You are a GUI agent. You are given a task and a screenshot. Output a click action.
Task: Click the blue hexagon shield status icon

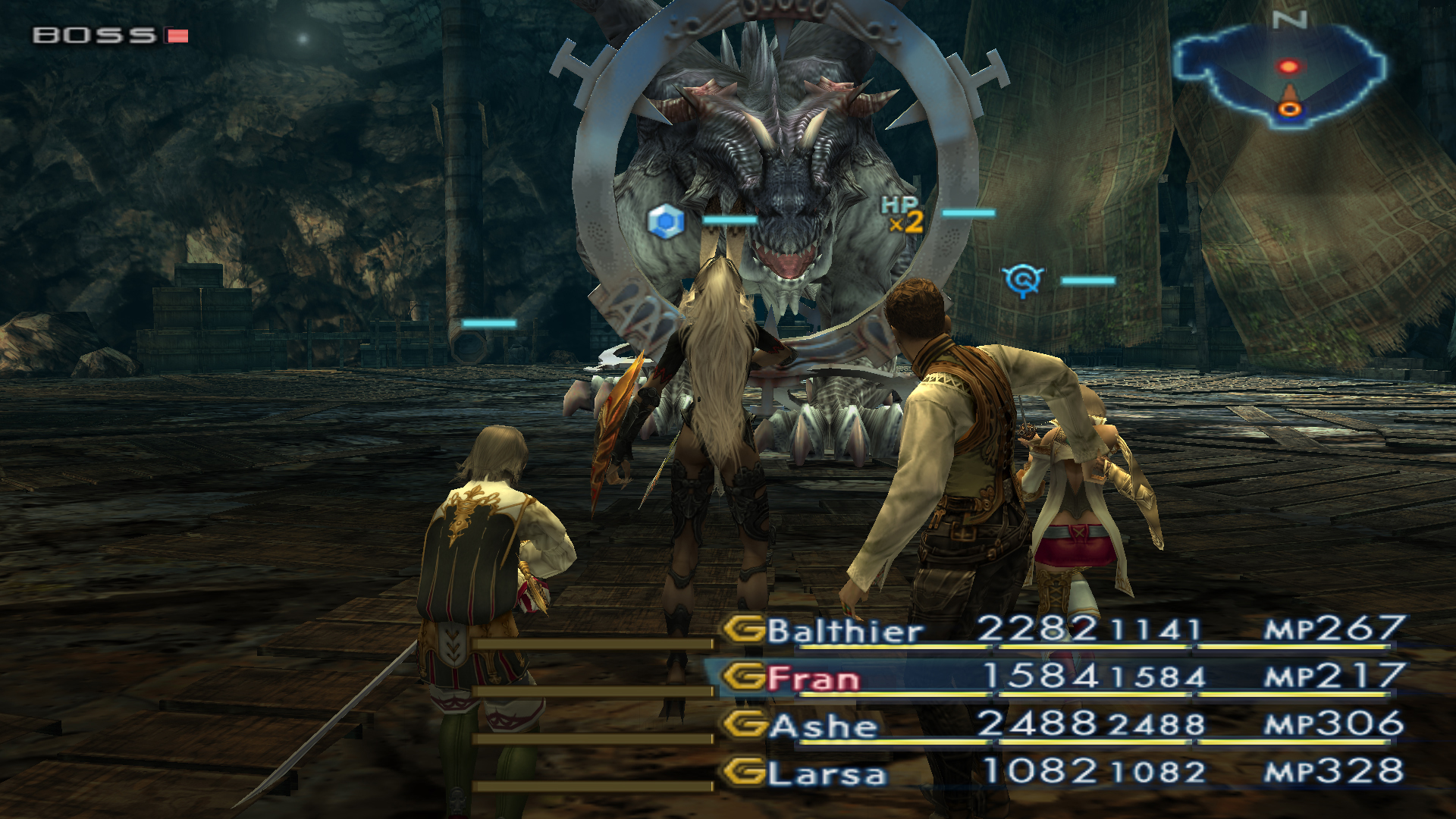pyautogui.click(x=666, y=221)
